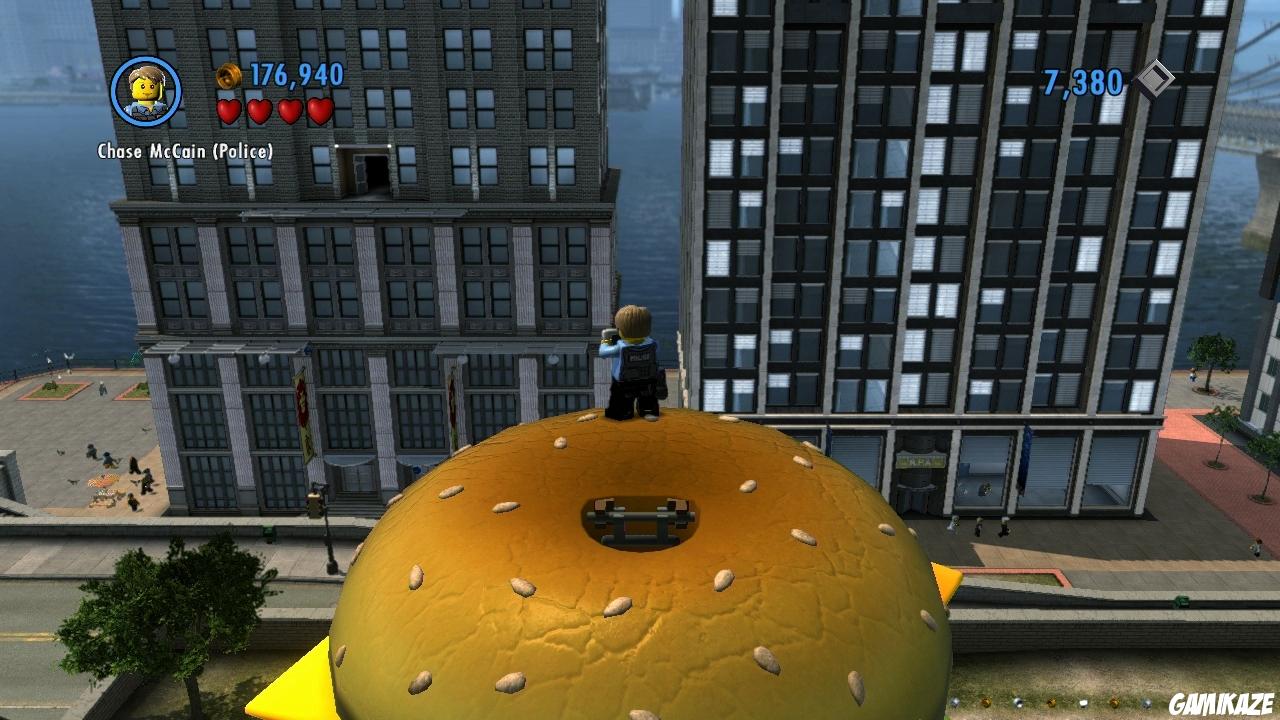Select the third red heart icon
This screenshot has width=1280, height=720.
pyautogui.click(x=289, y=109)
